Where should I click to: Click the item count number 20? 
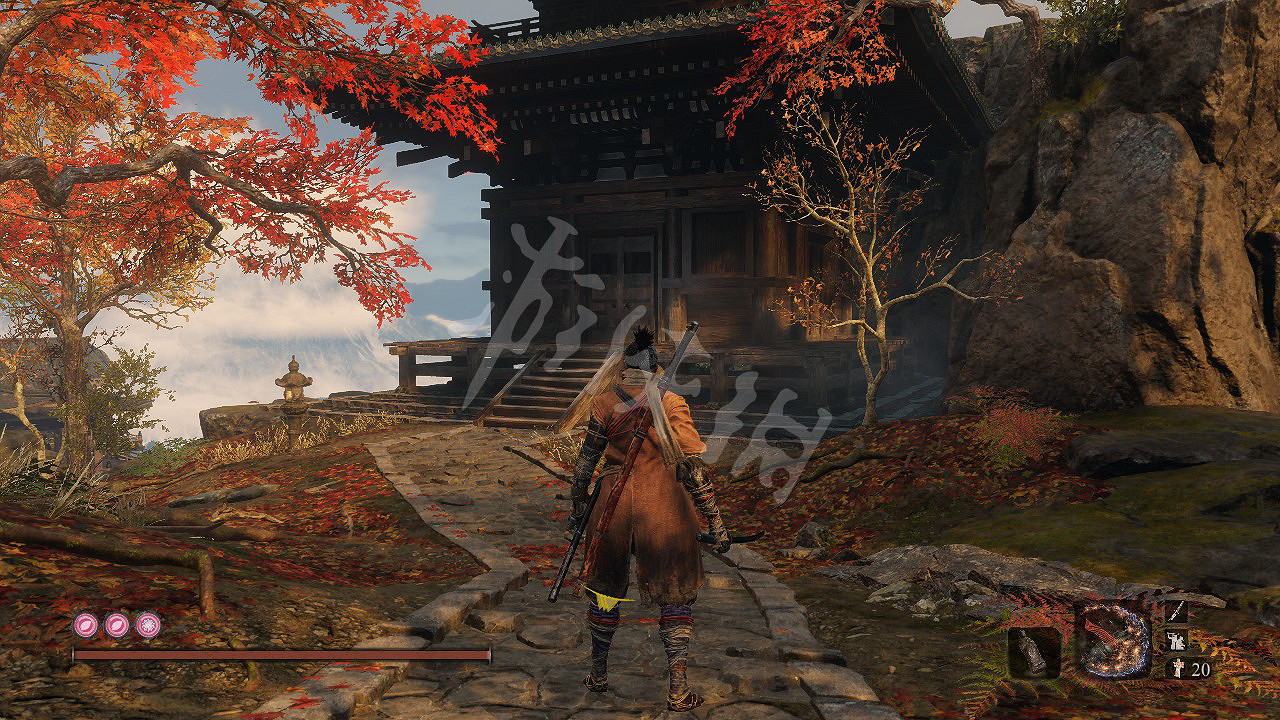click(1200, 668)
